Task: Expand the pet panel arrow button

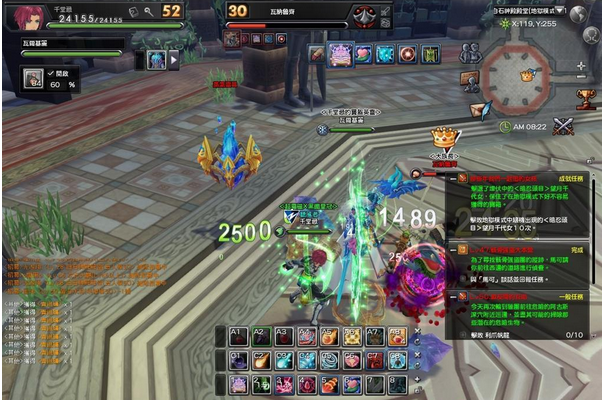Action: [174, 60]
